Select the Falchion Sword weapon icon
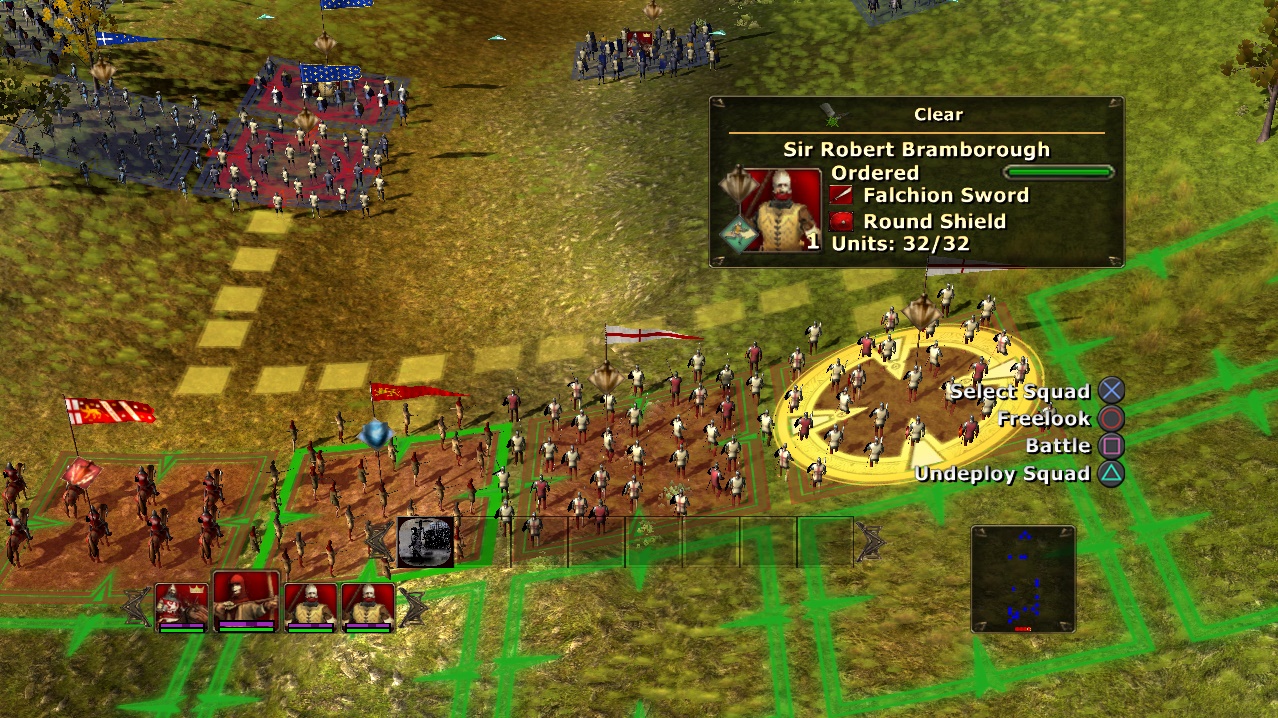The width and height of the screenshot is (1278, 718). pos(841,195)
